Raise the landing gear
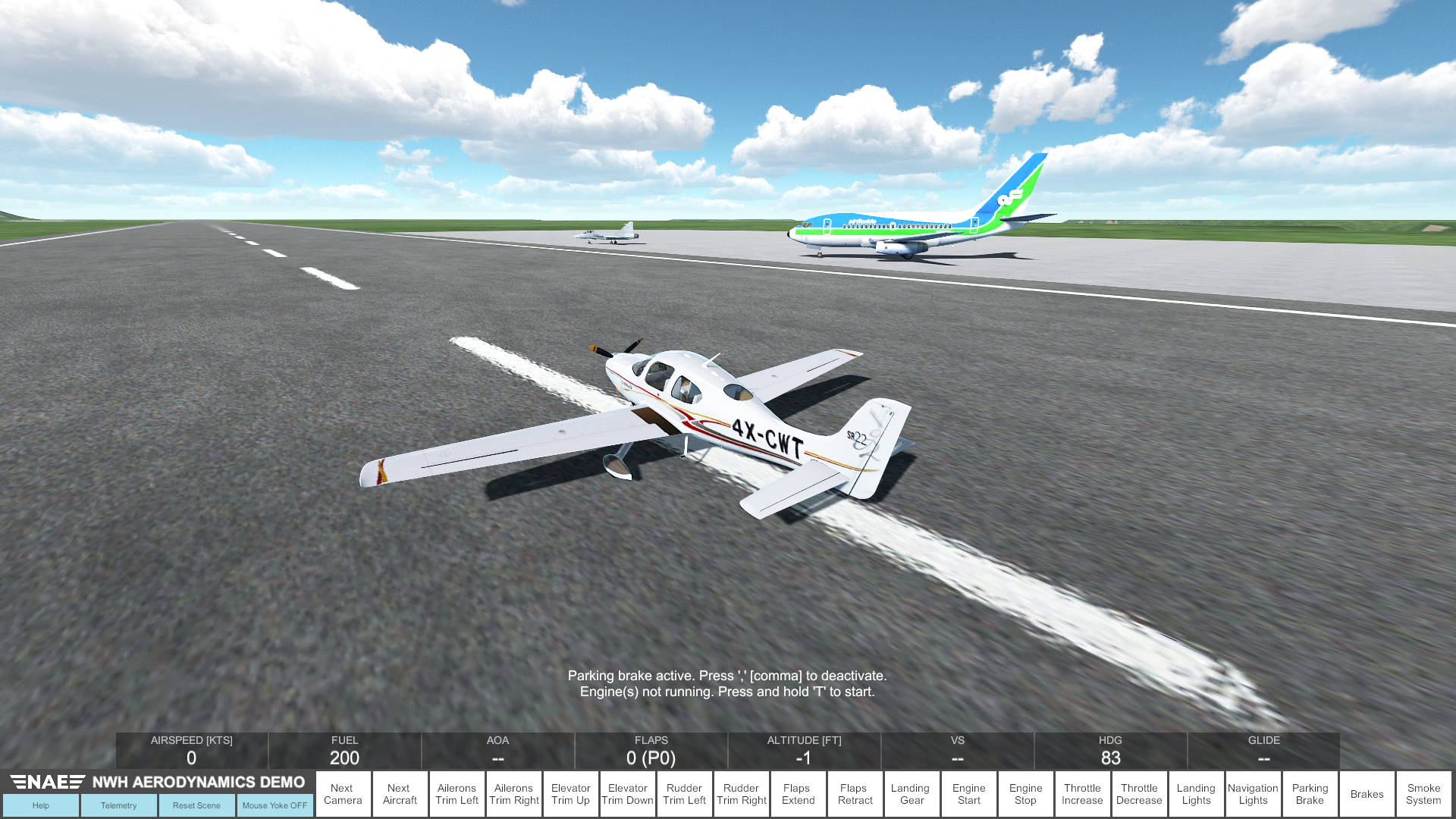 pos(912,793)
